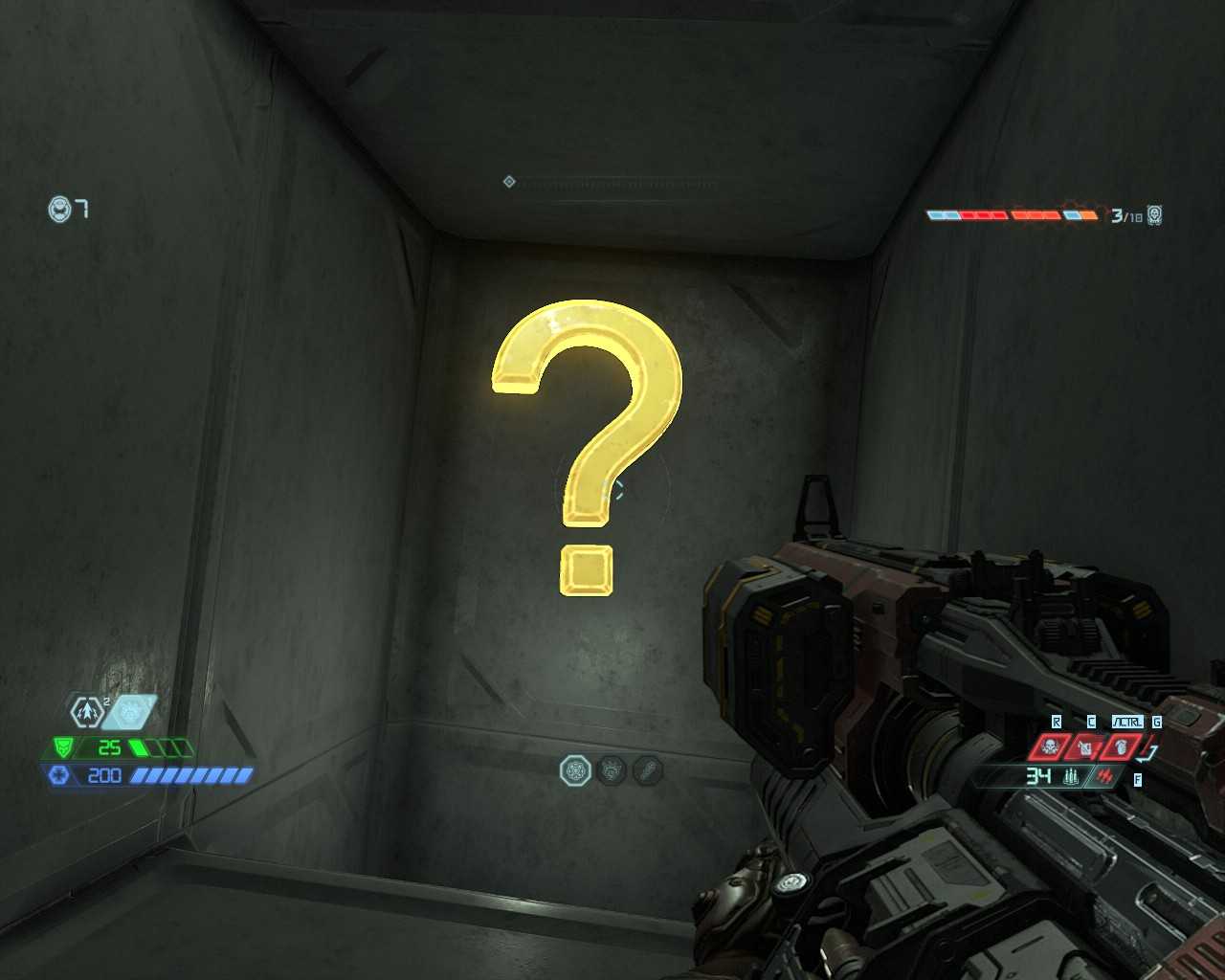This screenshot has width=1225, height=980.
Task: Select the red fuel canister equipment icon
Action: point(1085,746)
